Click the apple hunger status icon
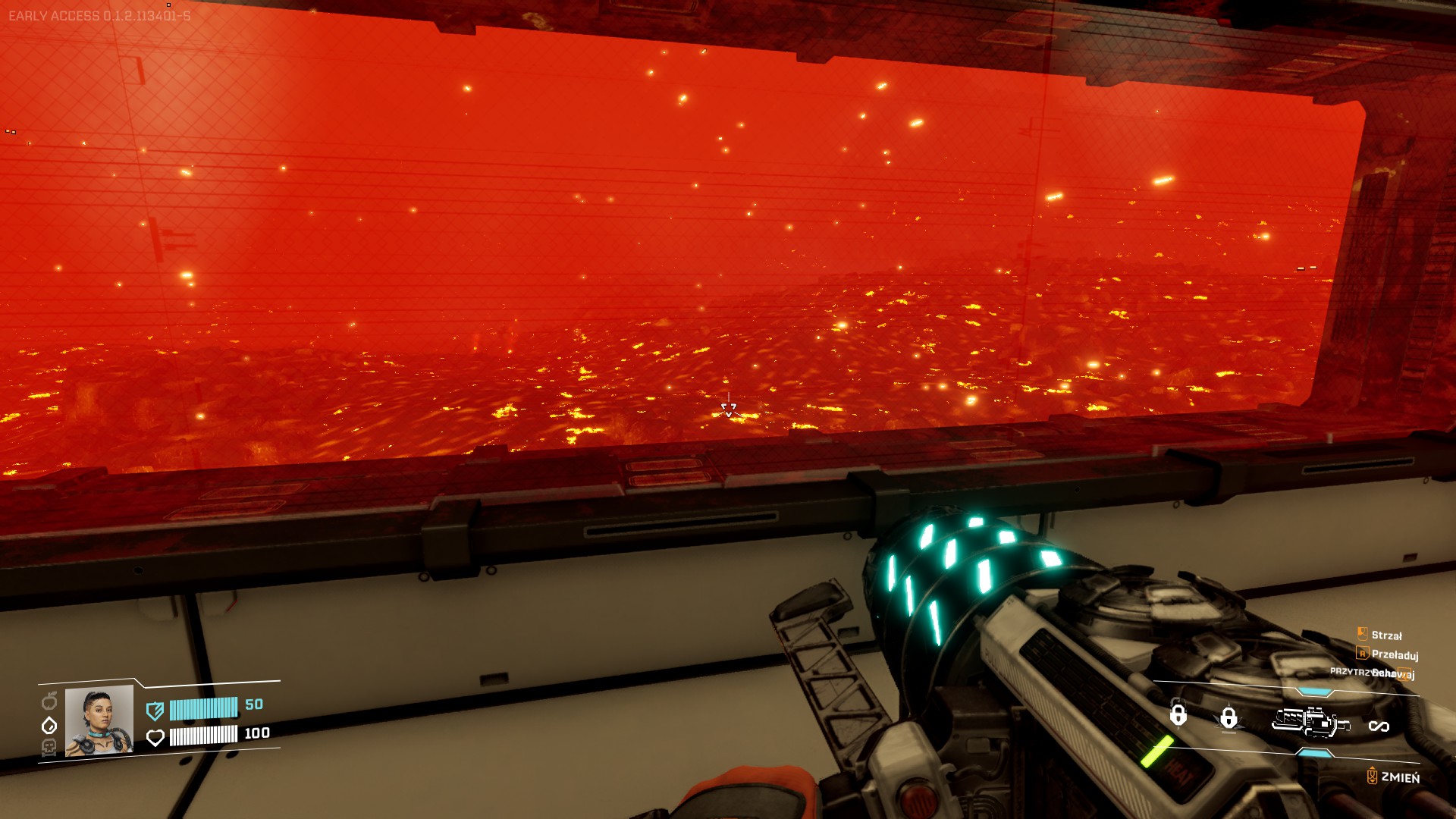Viewport: 1456px width, 819px height. [x=49, y=700]
